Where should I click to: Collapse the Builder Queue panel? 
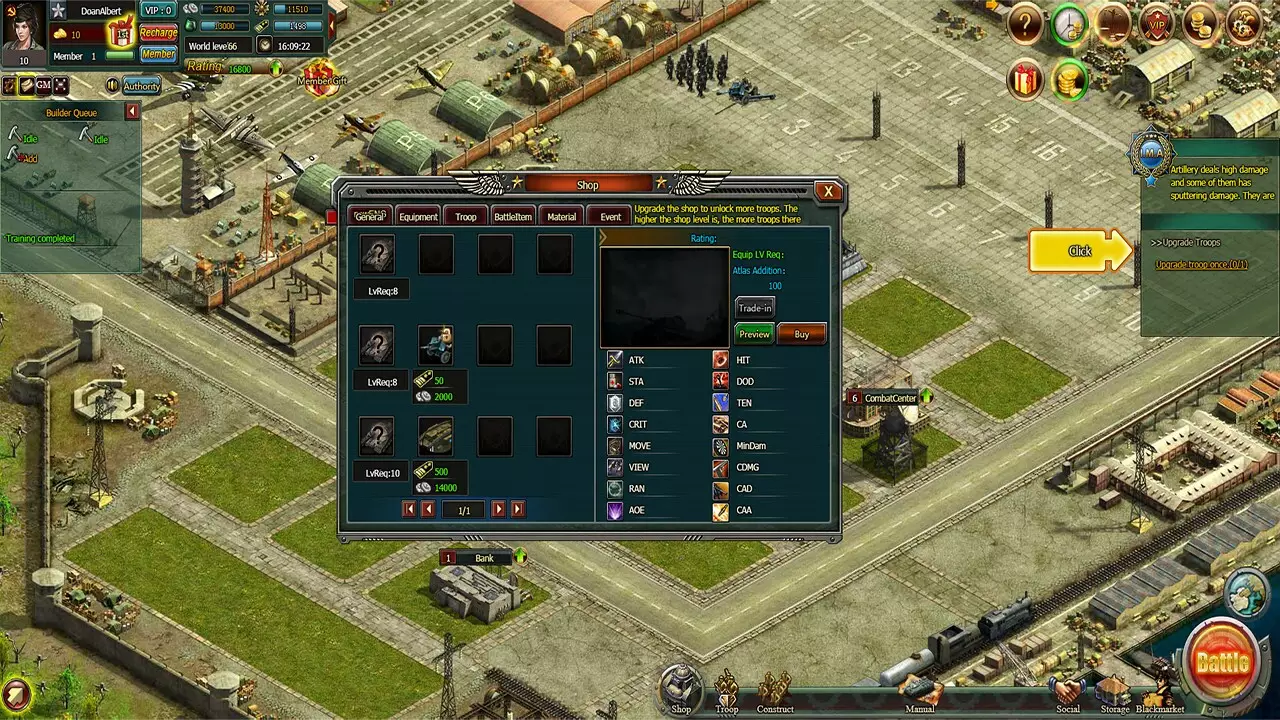coord(131,111)
